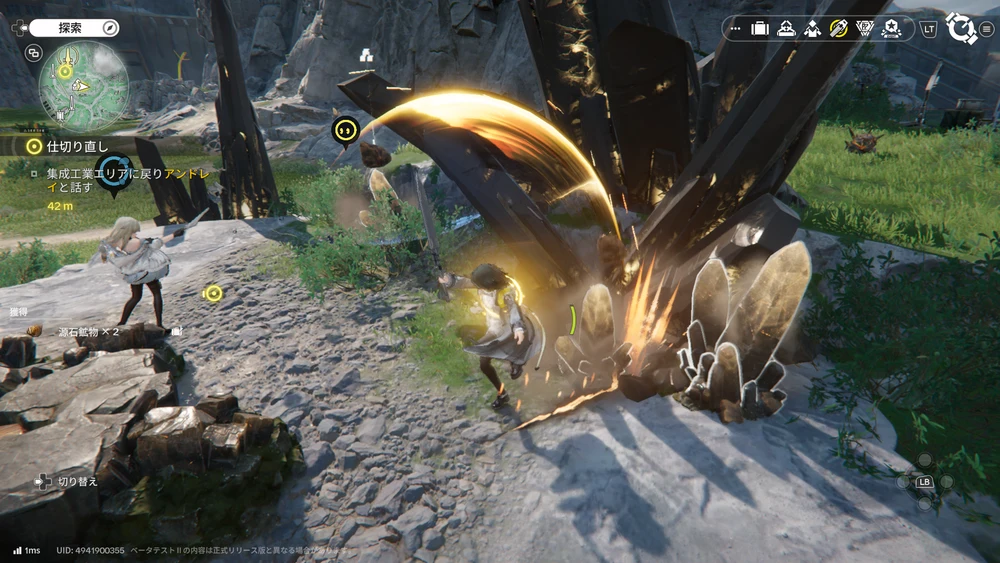Open the three-dots more options icon
Screen dimensions: 1000x563
tap(736, 29)
